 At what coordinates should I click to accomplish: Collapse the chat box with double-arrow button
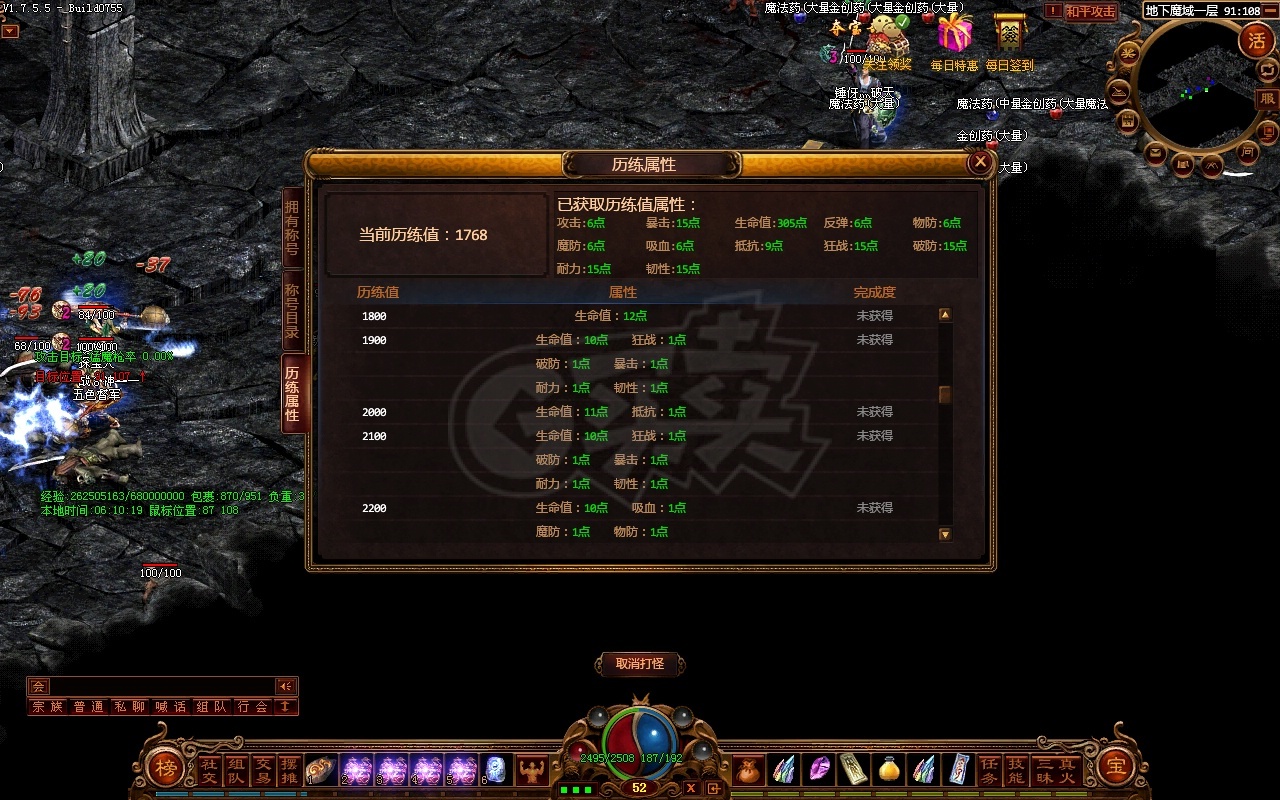point(286,686)
